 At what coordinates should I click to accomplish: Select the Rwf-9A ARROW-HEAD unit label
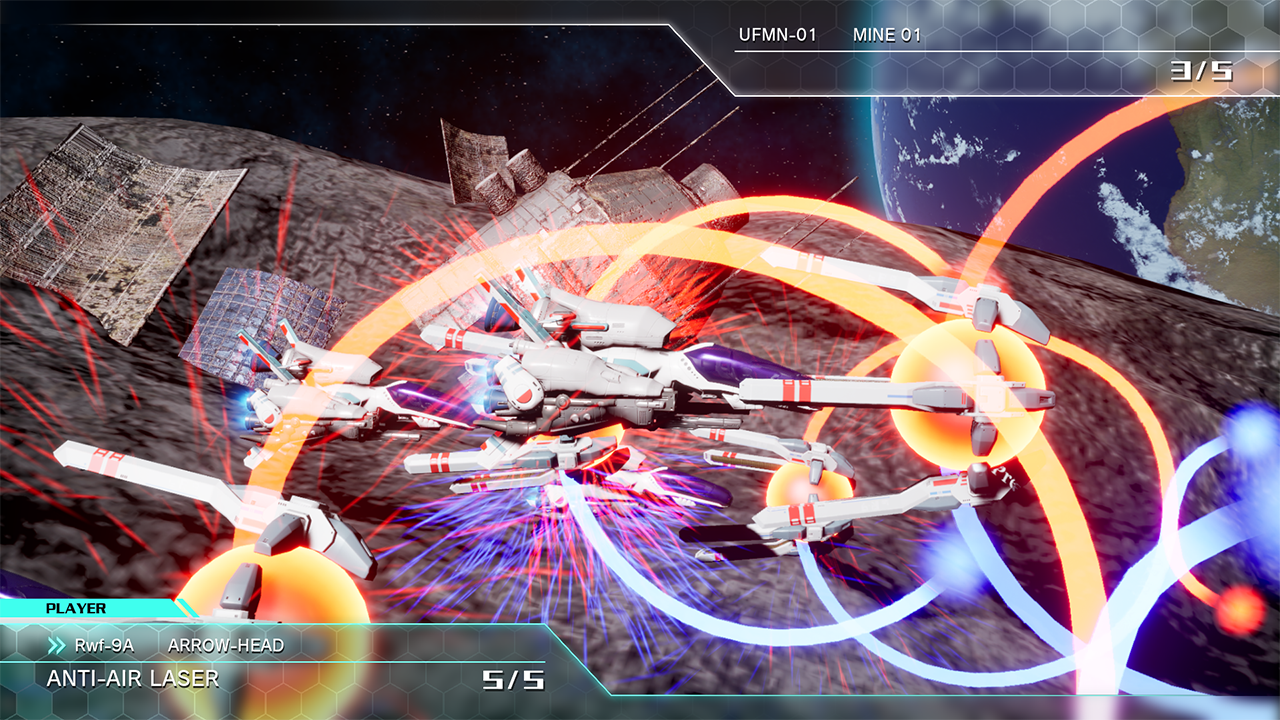click(180, 645)
